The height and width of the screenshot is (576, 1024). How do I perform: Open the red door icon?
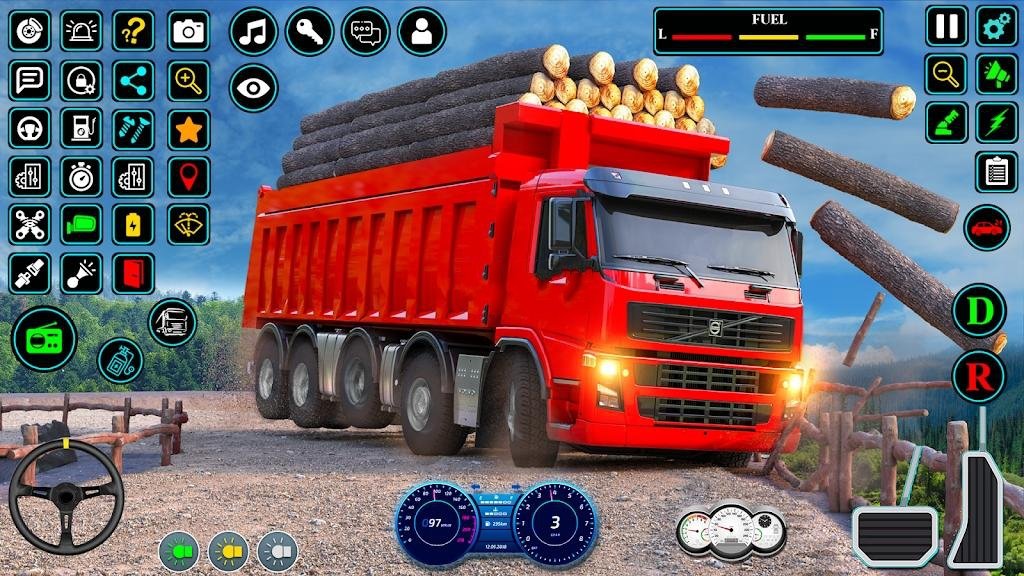point(133,273)
